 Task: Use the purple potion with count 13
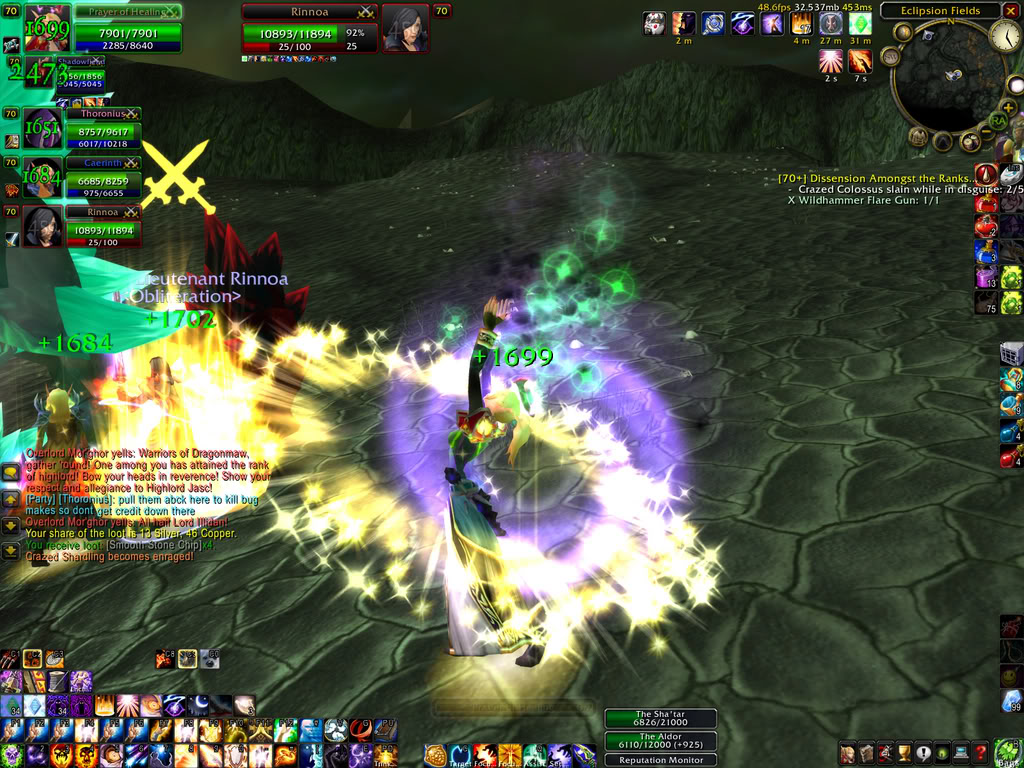tap(986, 276)
